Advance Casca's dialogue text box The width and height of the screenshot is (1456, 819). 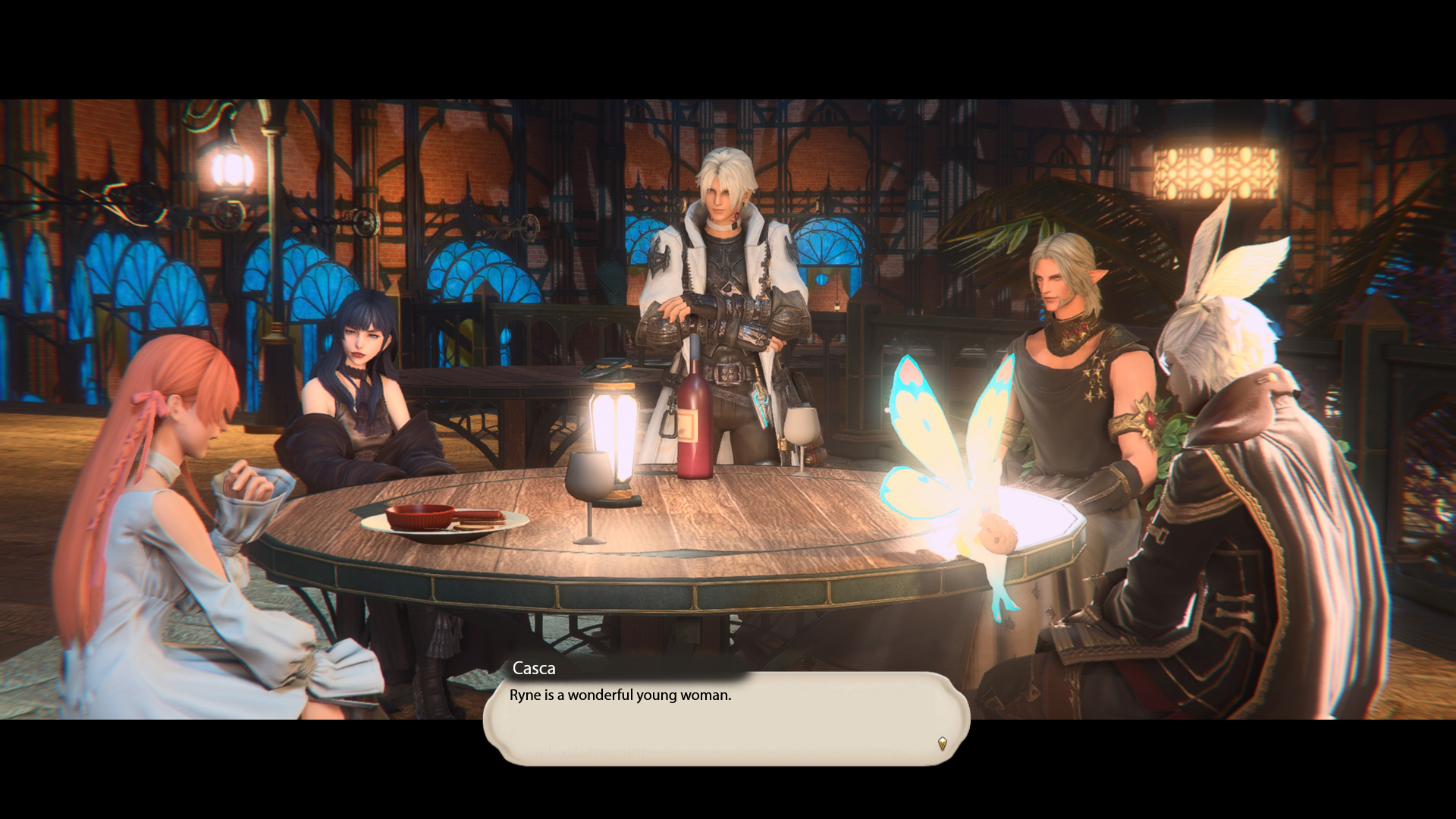726,717
